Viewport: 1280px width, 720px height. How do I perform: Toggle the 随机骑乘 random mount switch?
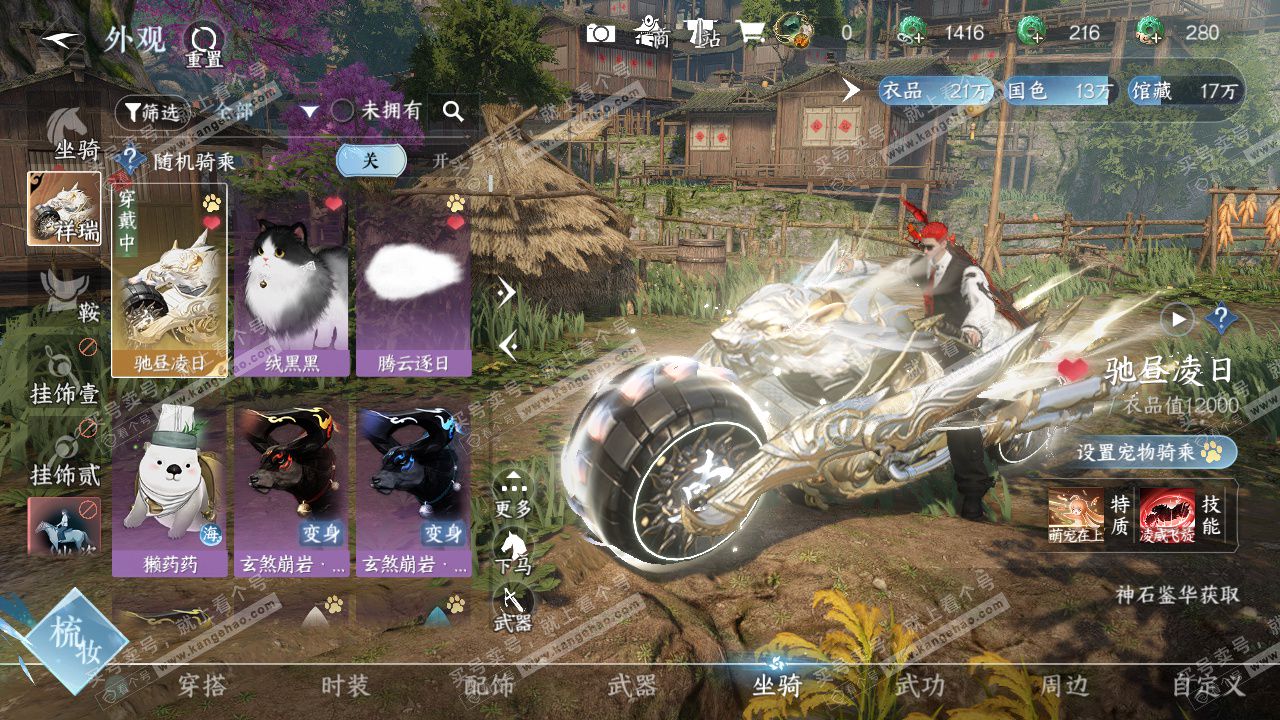[x=371, y=160]
